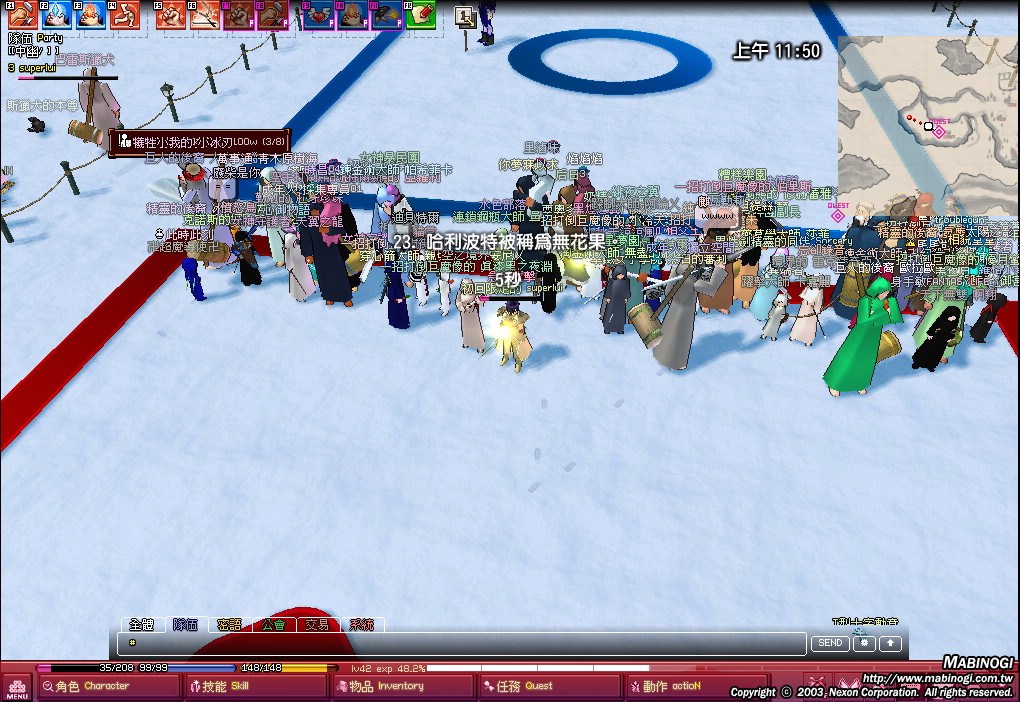Viewport: 1020px width, 702px height.
Task: Focus the chat message input box
Action: coord(462,643)
